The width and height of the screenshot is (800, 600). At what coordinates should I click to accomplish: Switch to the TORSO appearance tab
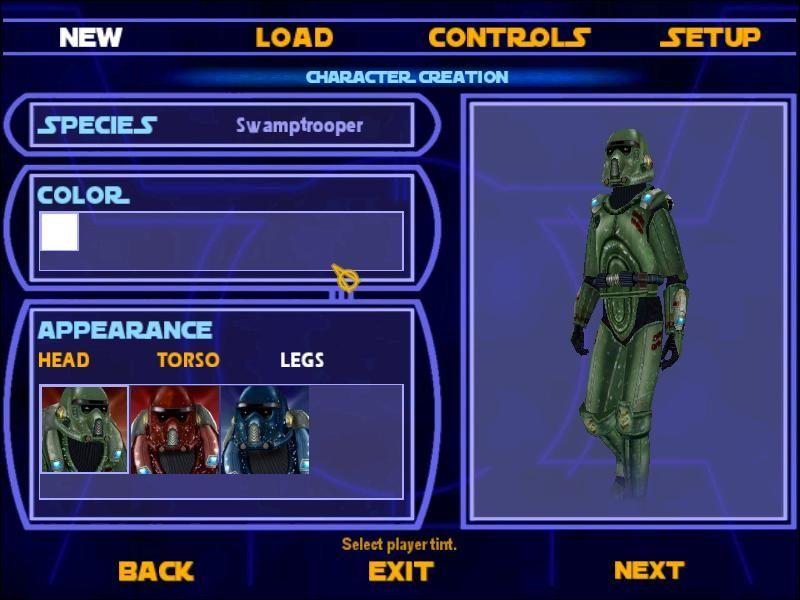click(x=188, y=360)
